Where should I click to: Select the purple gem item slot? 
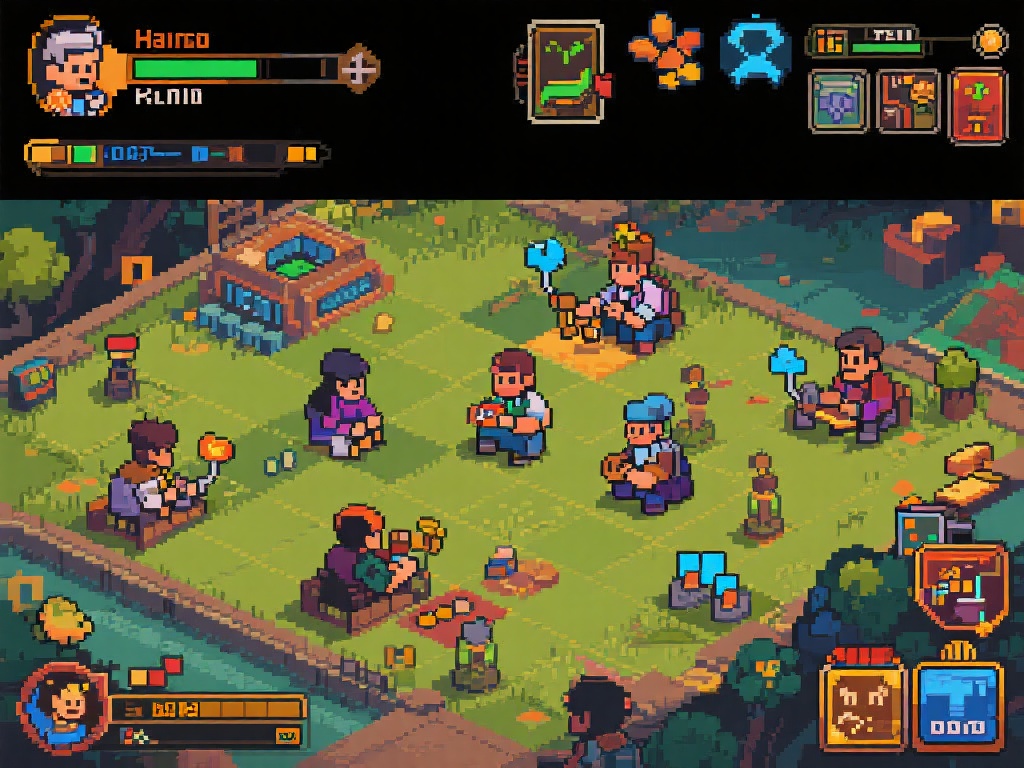(x=838, y=102)
